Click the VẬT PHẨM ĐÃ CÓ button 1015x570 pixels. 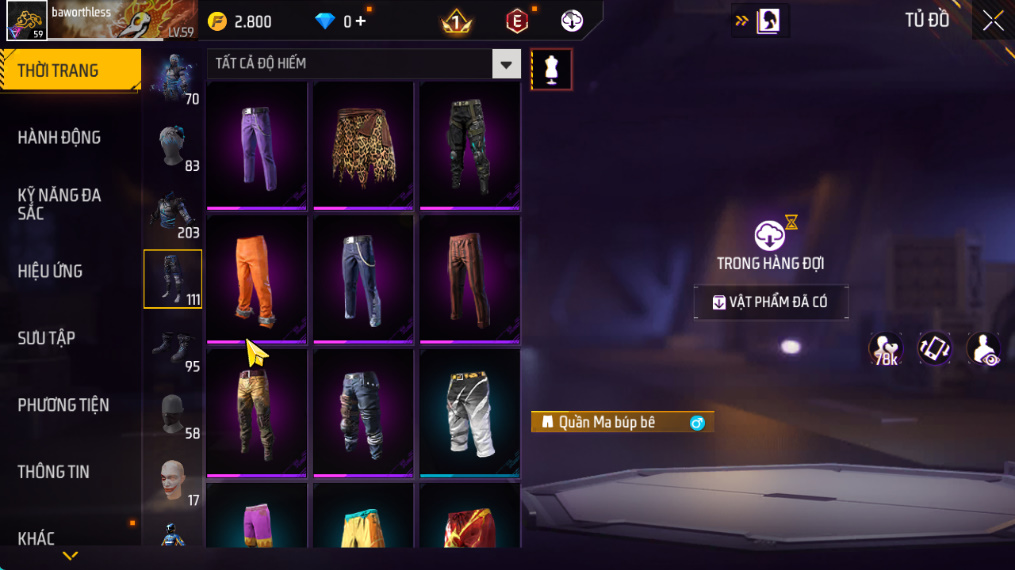click(771, 302)
